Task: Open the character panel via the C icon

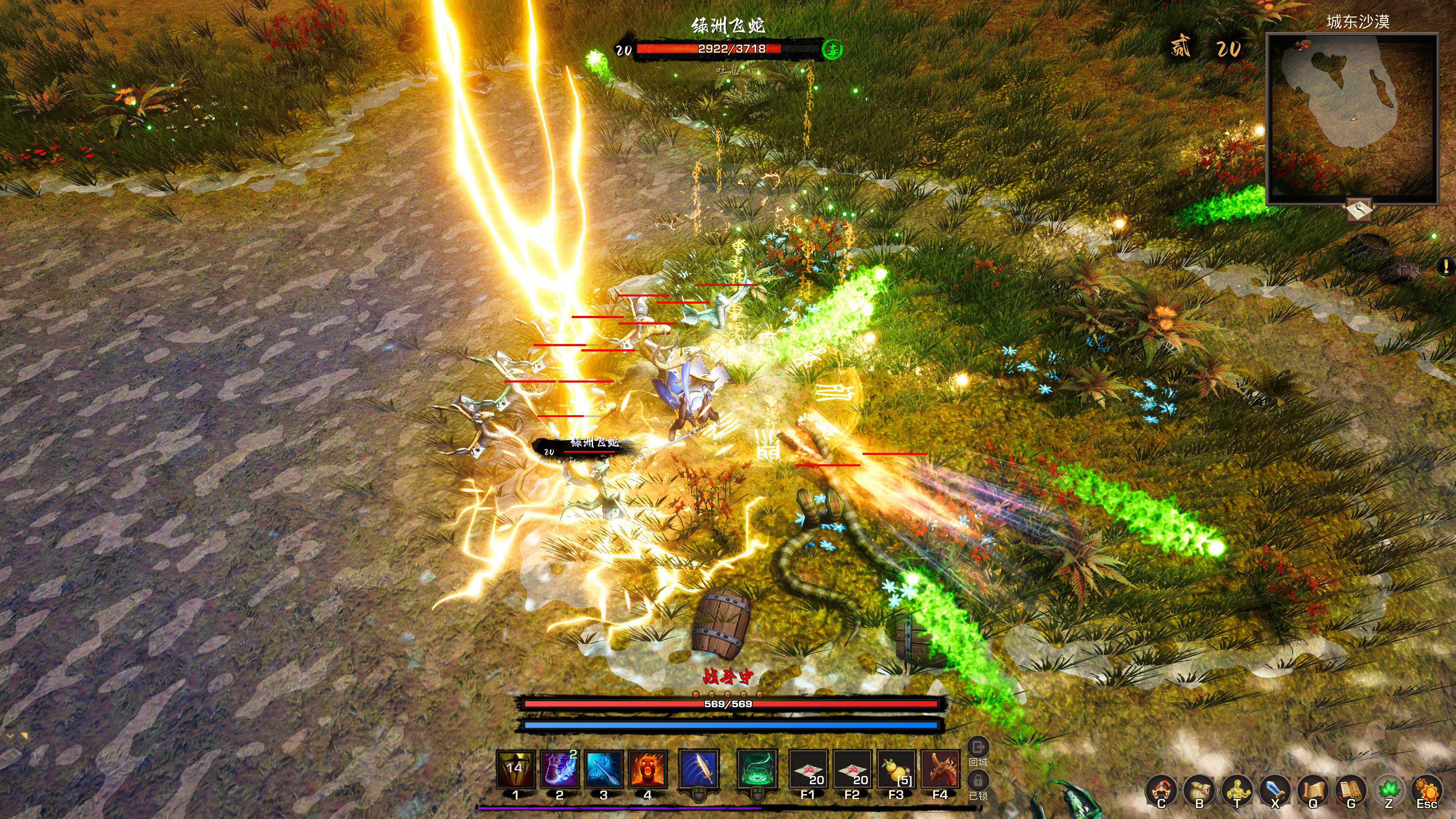Action: click(1160, 791)
